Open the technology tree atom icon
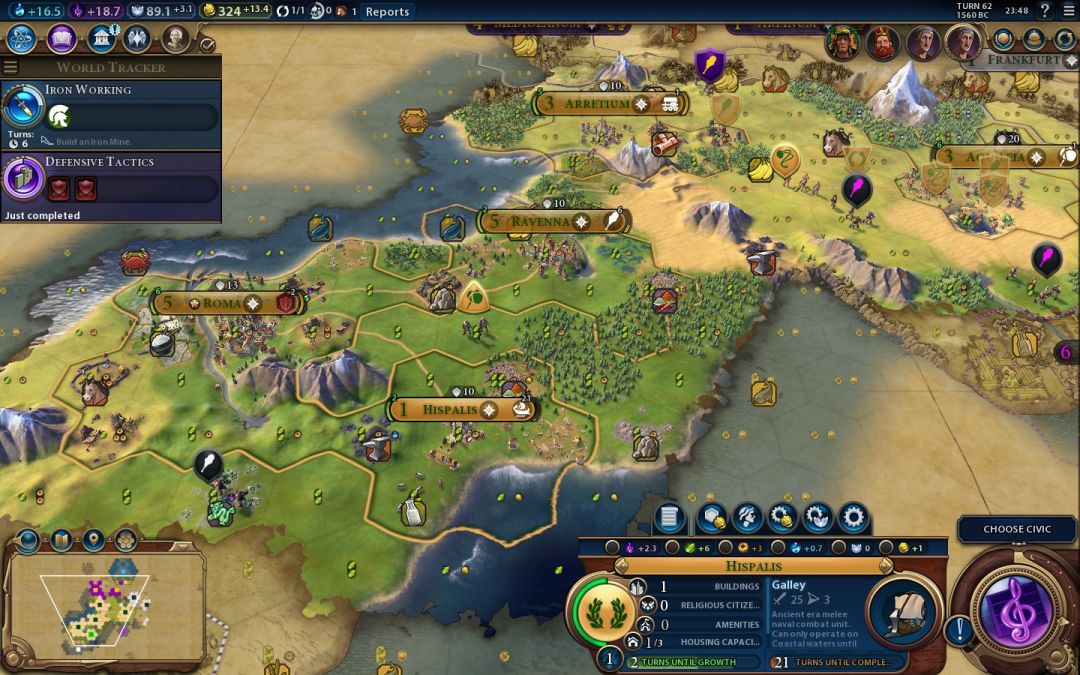This screenshot has width=1080, height=675. tap(22, 39)
